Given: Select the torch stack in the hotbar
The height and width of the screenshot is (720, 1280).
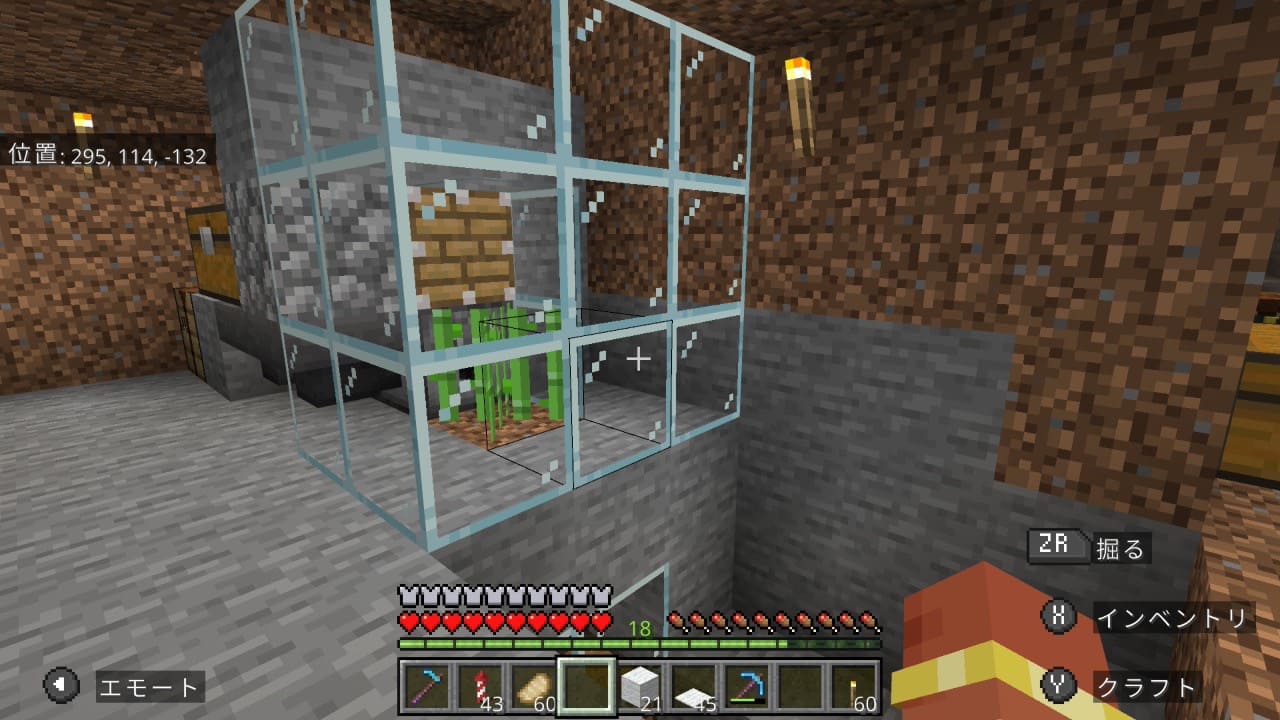Looking at the screenshot, I should click(x=853, y=688).
